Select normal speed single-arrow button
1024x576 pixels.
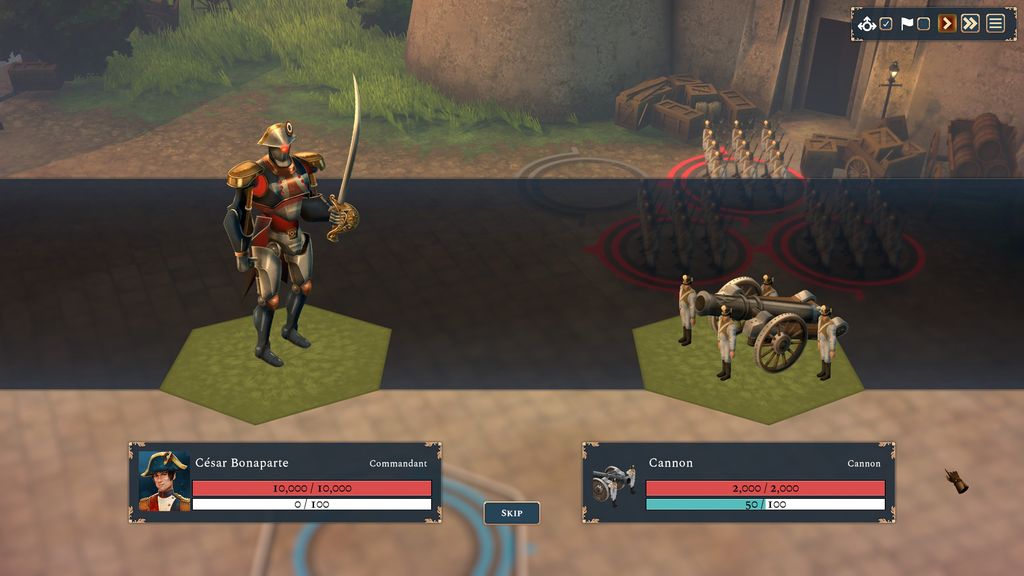coord(947,24)
